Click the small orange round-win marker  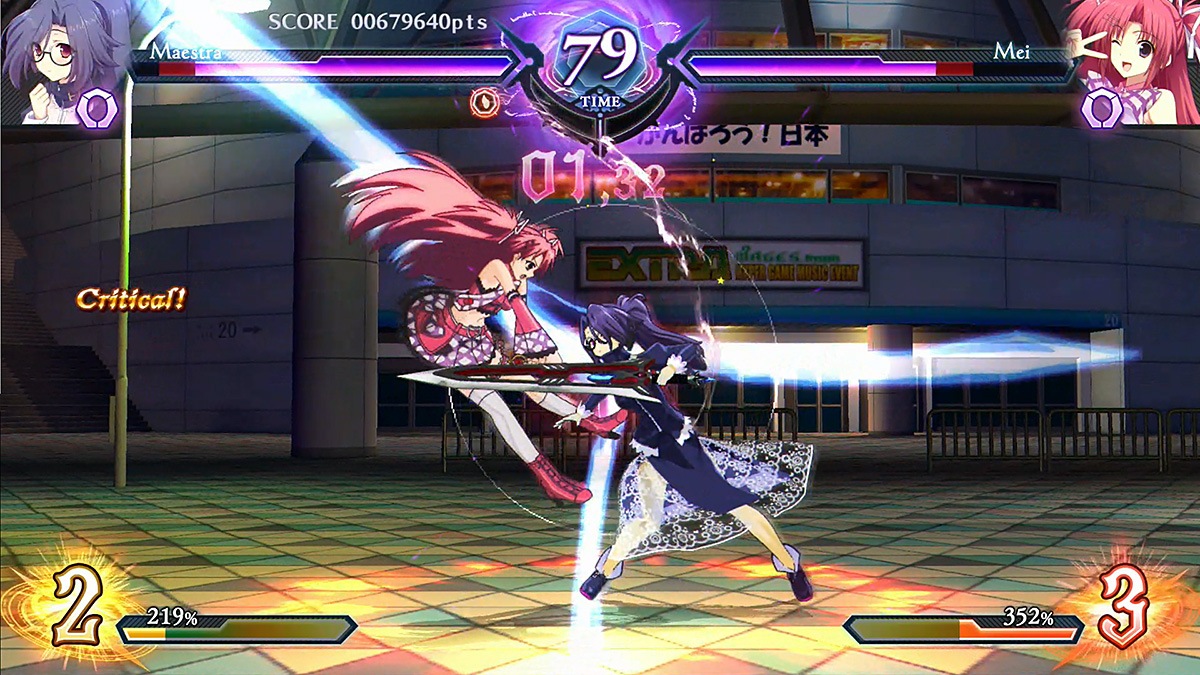pos(485,100)
